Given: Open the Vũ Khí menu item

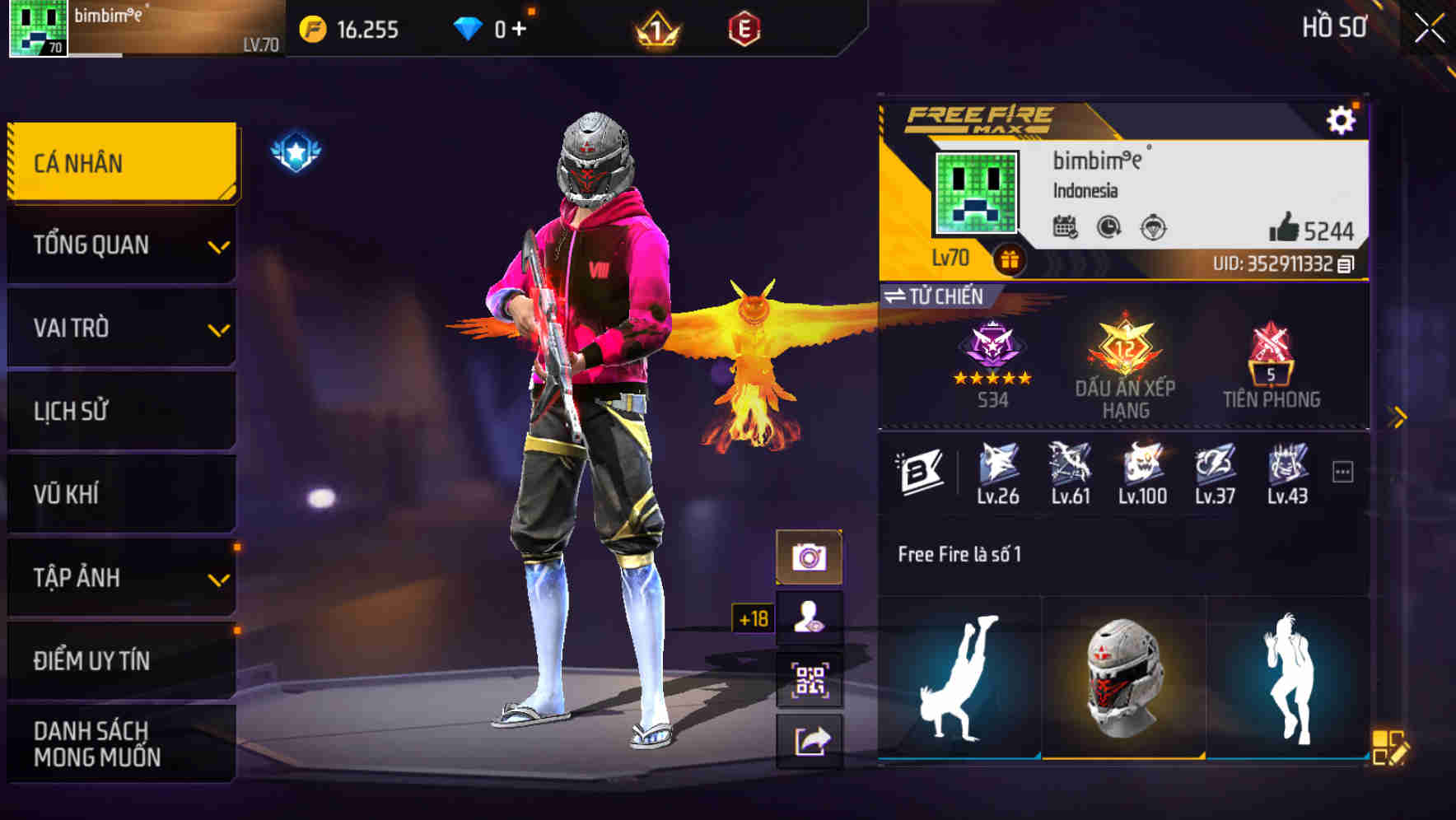Looking at the screenshot, I should click(x=120, y=494).
